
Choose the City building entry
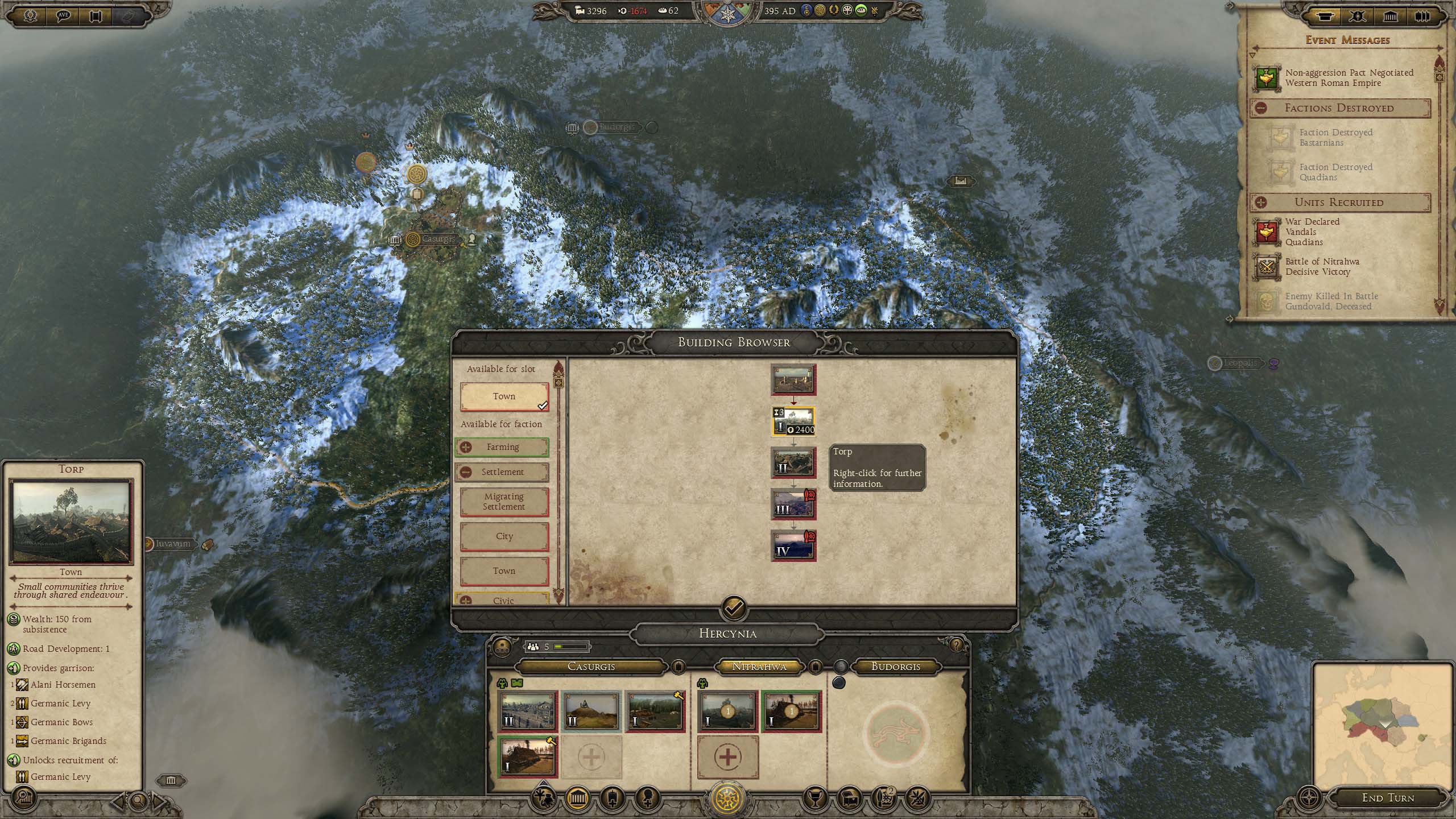(504, 536)
